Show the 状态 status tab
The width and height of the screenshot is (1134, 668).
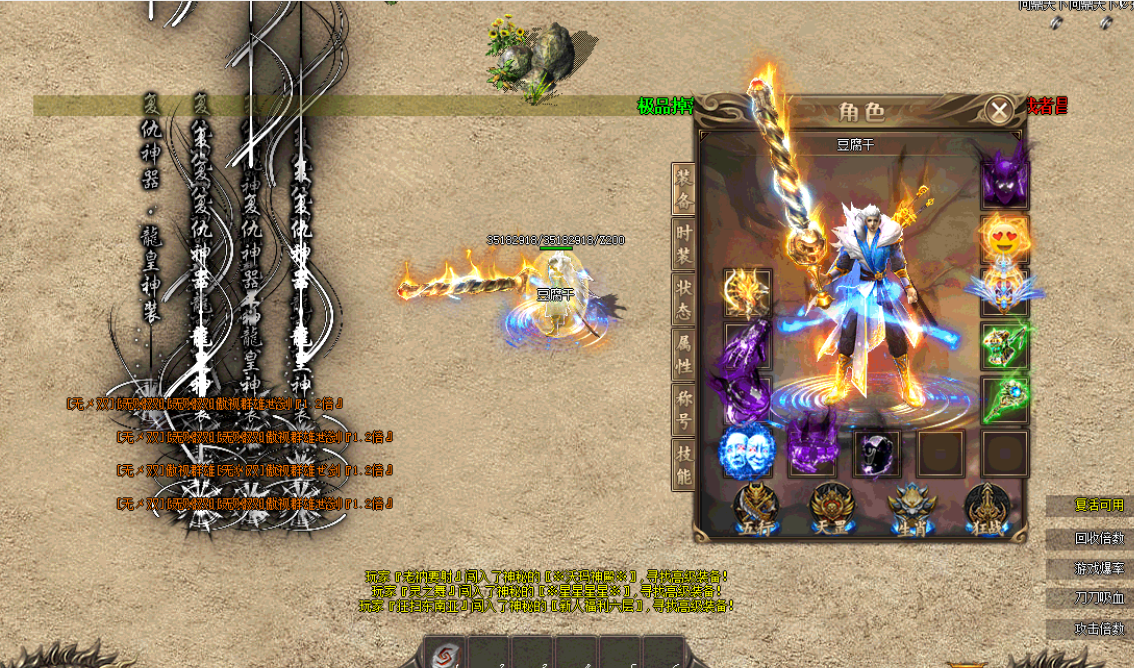683,298
